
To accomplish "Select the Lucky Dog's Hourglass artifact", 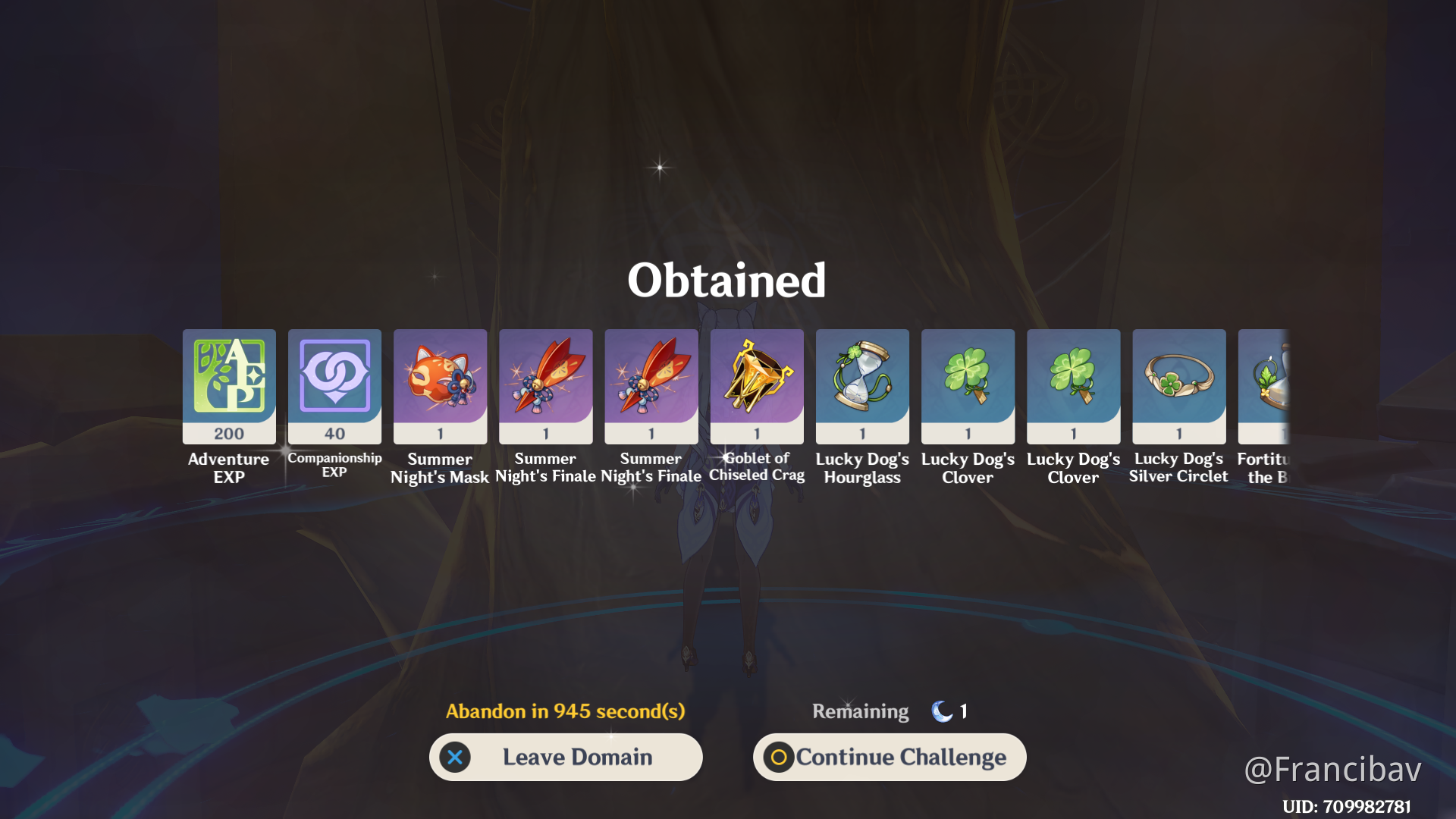I will (861, 387).
